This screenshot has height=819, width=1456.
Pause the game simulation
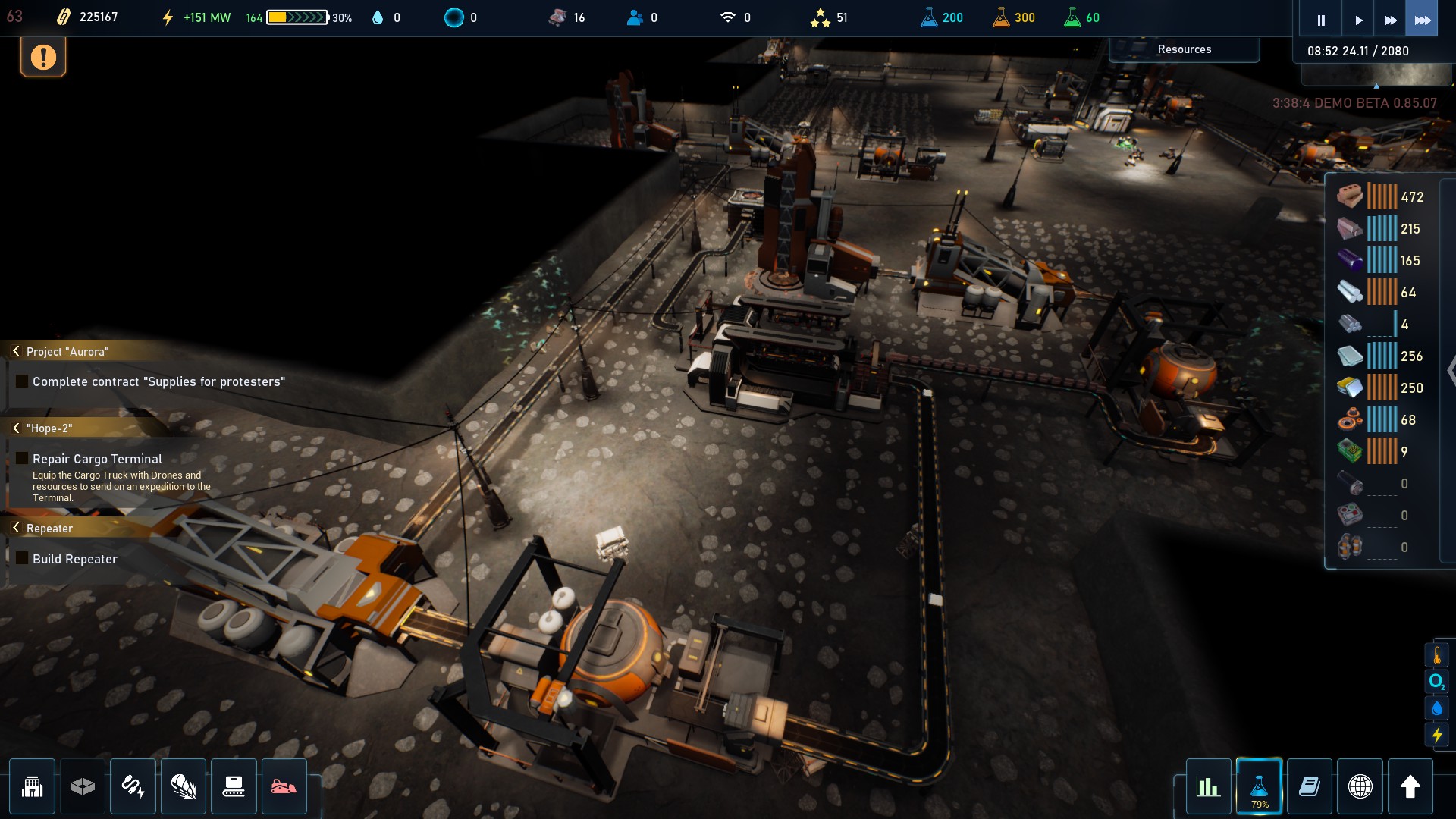(1320, 20)
